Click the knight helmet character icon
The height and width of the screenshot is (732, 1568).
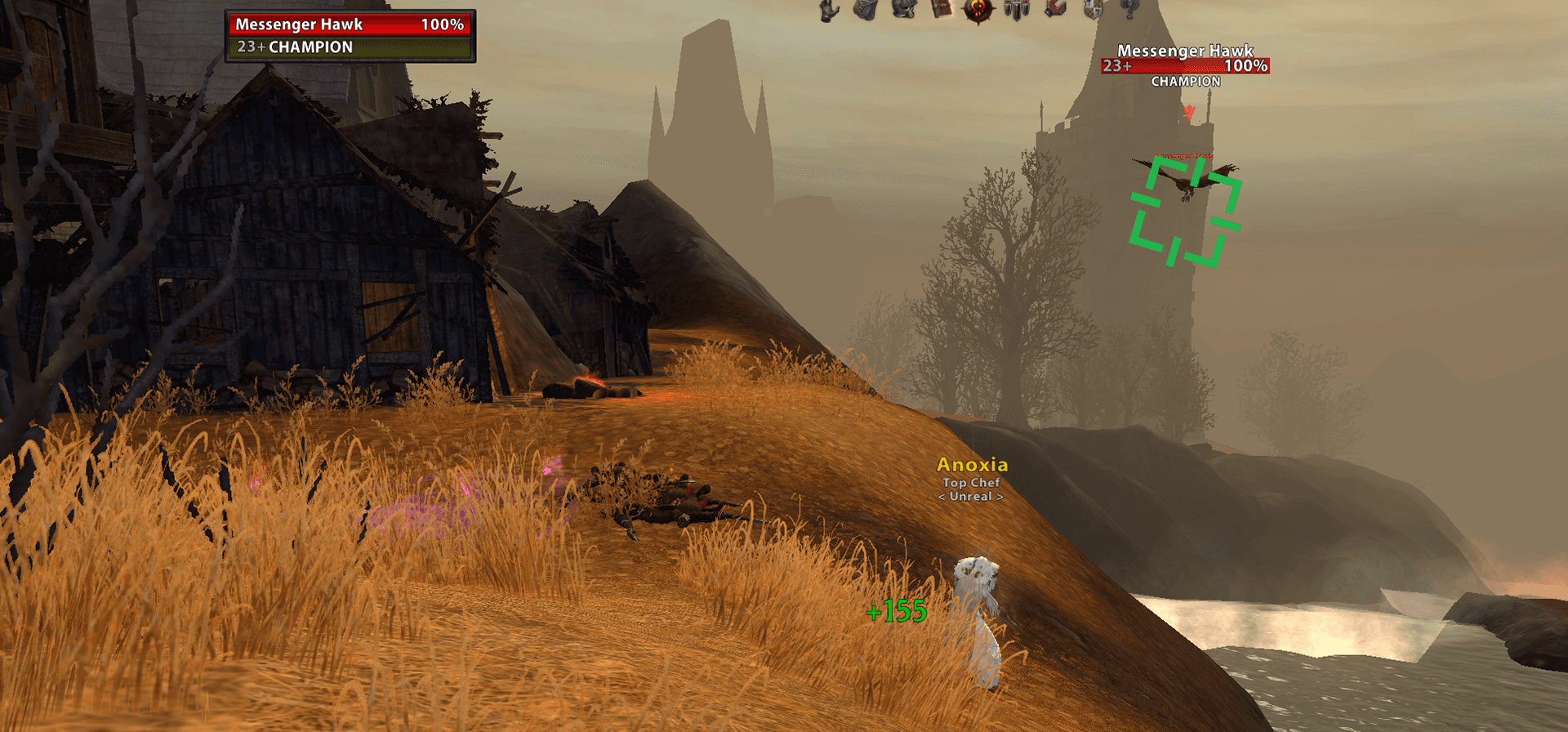(x=903, y=9)
